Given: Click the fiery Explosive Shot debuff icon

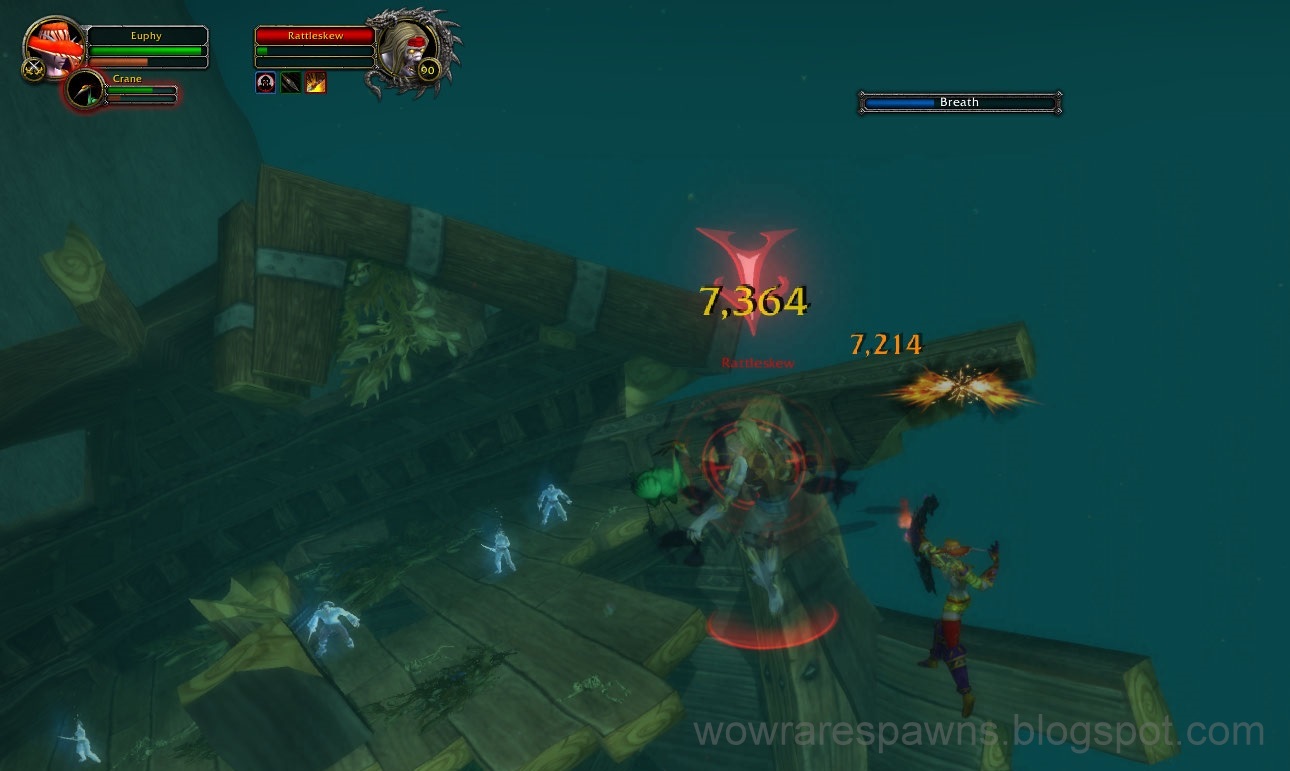Looking at the screenshot, I should [315, 82].
